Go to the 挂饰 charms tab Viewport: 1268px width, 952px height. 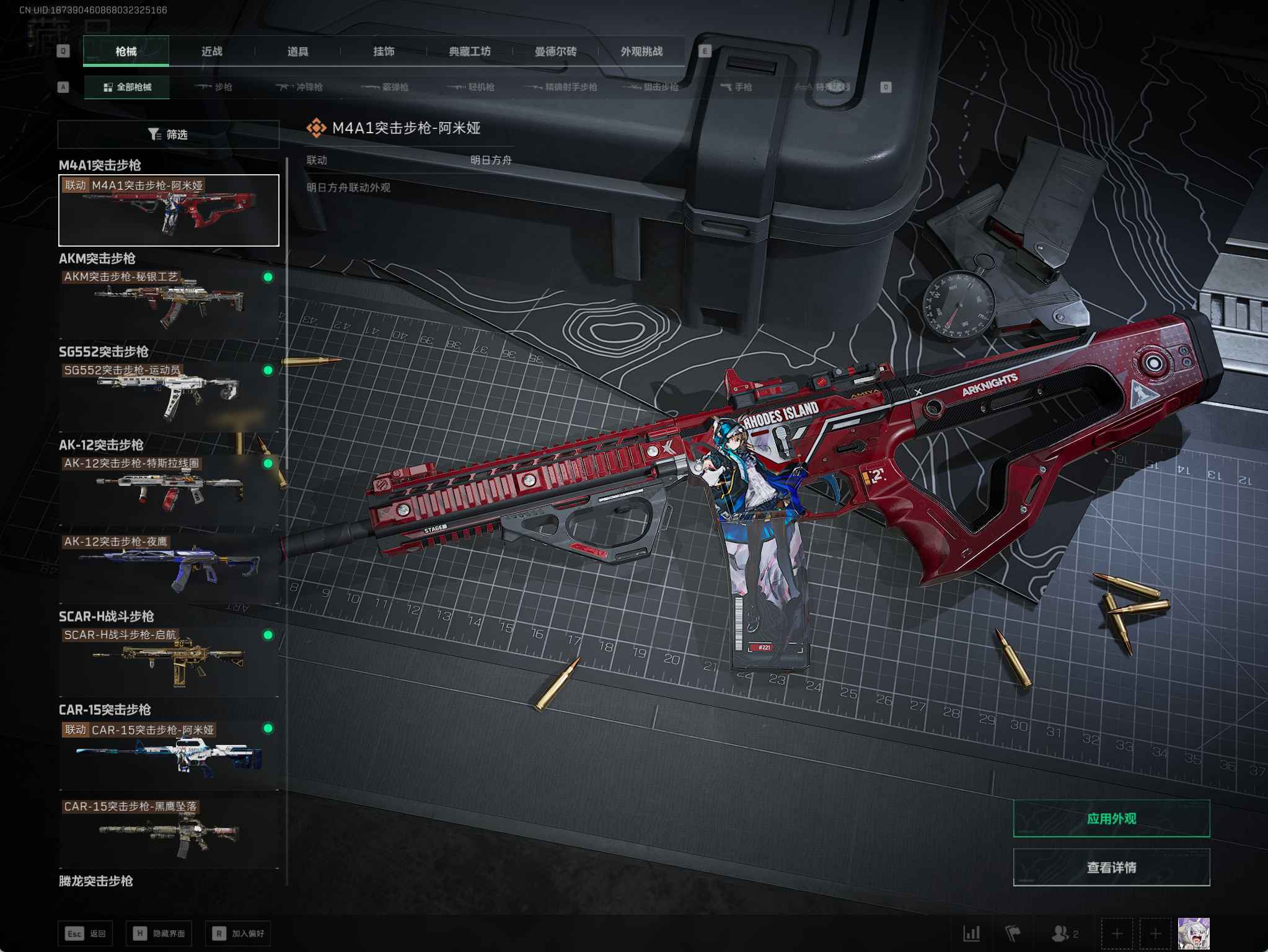point(384,51)
